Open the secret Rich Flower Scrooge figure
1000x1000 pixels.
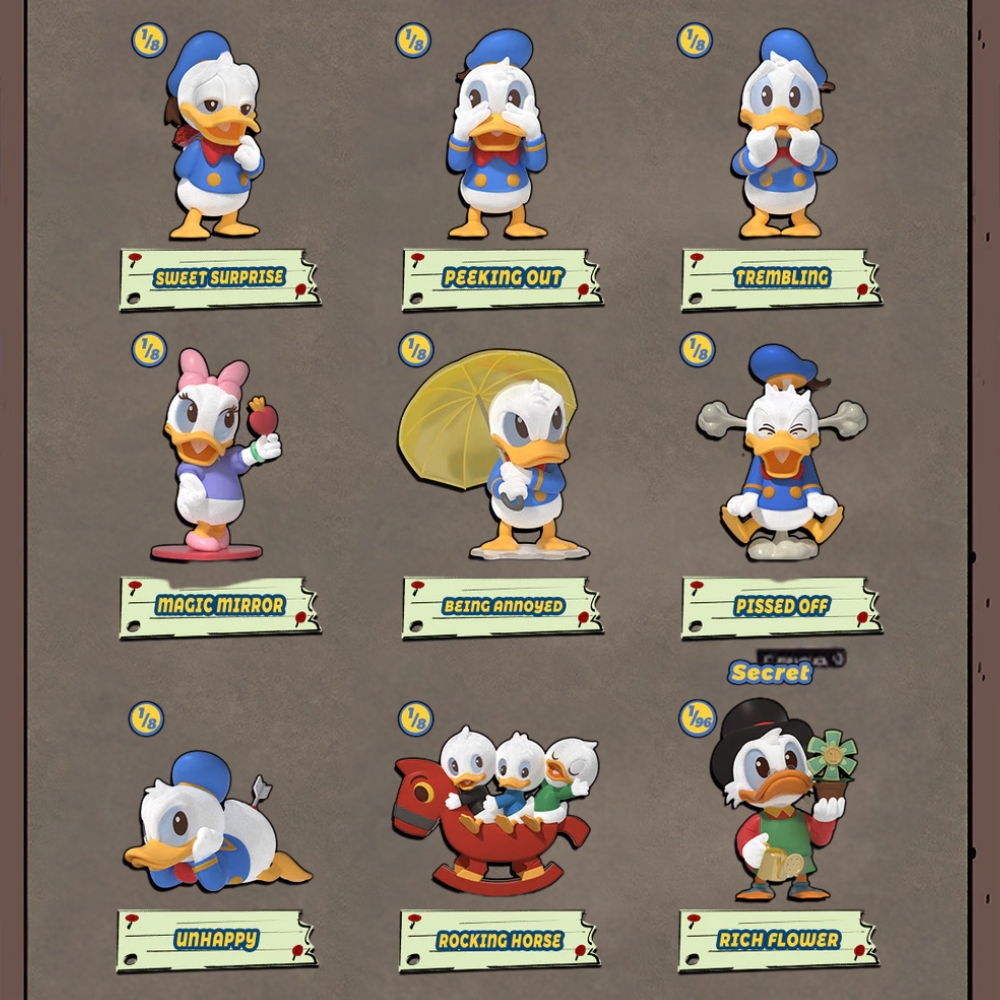pyautogui.click(x=783, y=800)
